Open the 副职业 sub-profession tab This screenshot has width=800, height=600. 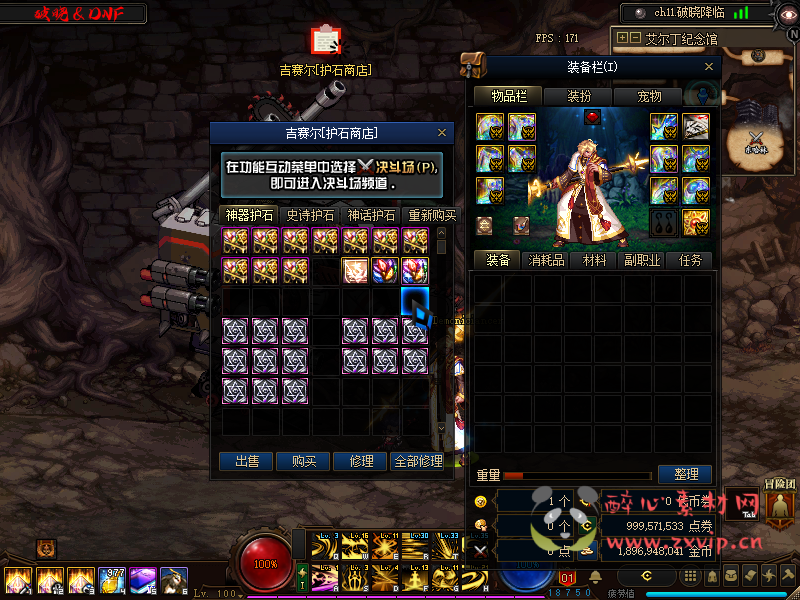point(642,260)
